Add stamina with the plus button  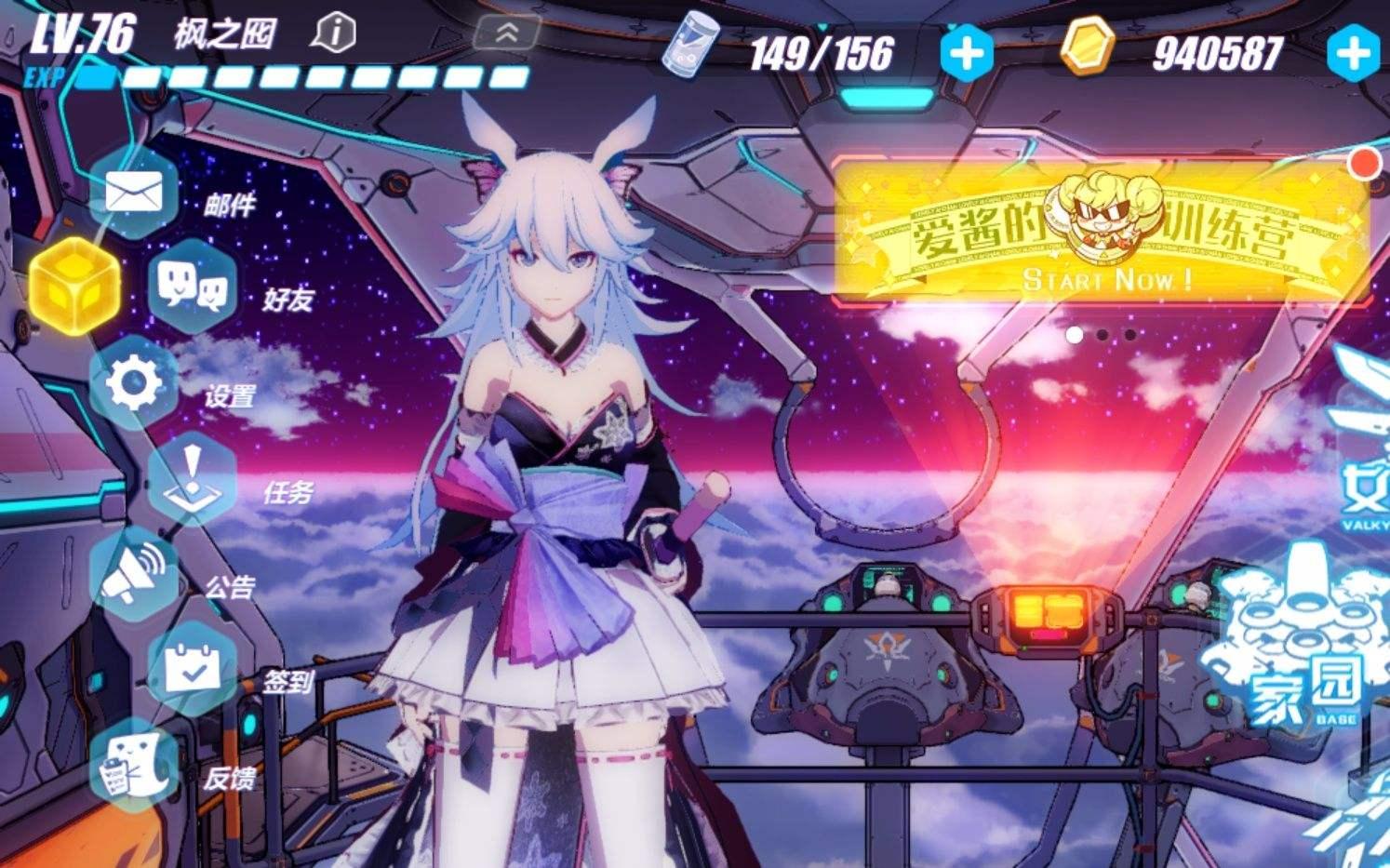tap(966, 52)
